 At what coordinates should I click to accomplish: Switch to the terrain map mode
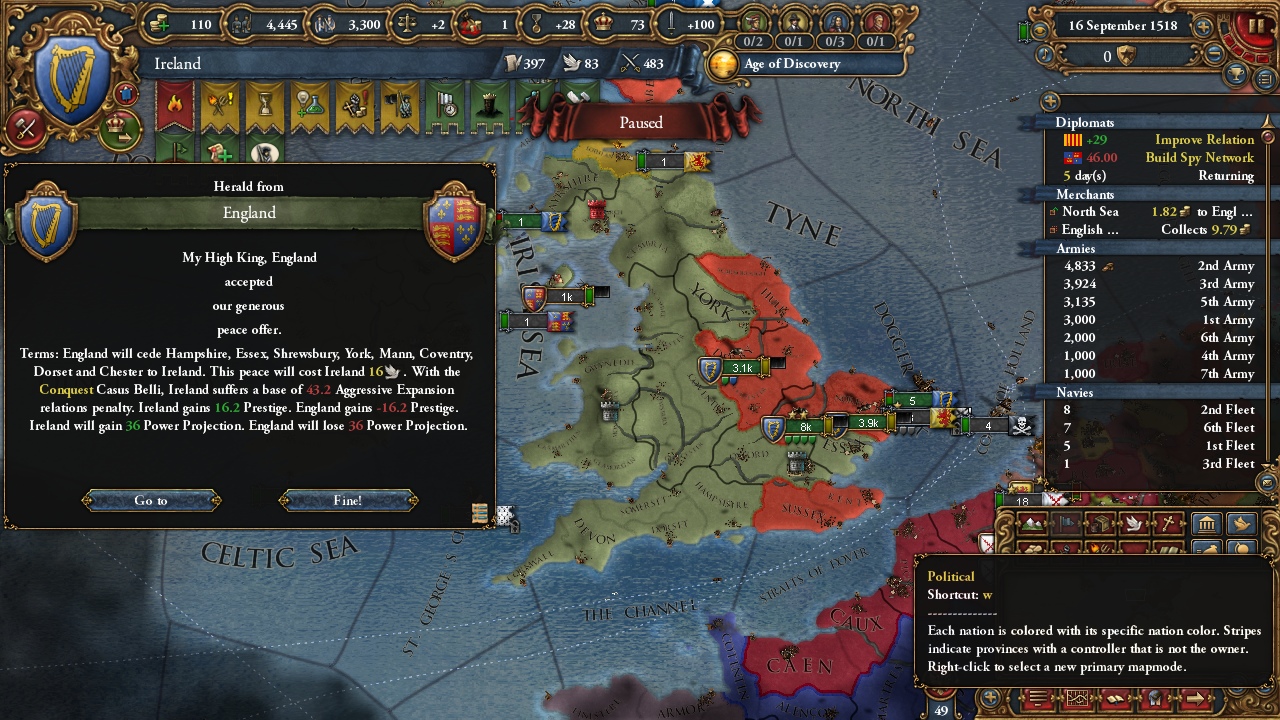point(1032,524)
